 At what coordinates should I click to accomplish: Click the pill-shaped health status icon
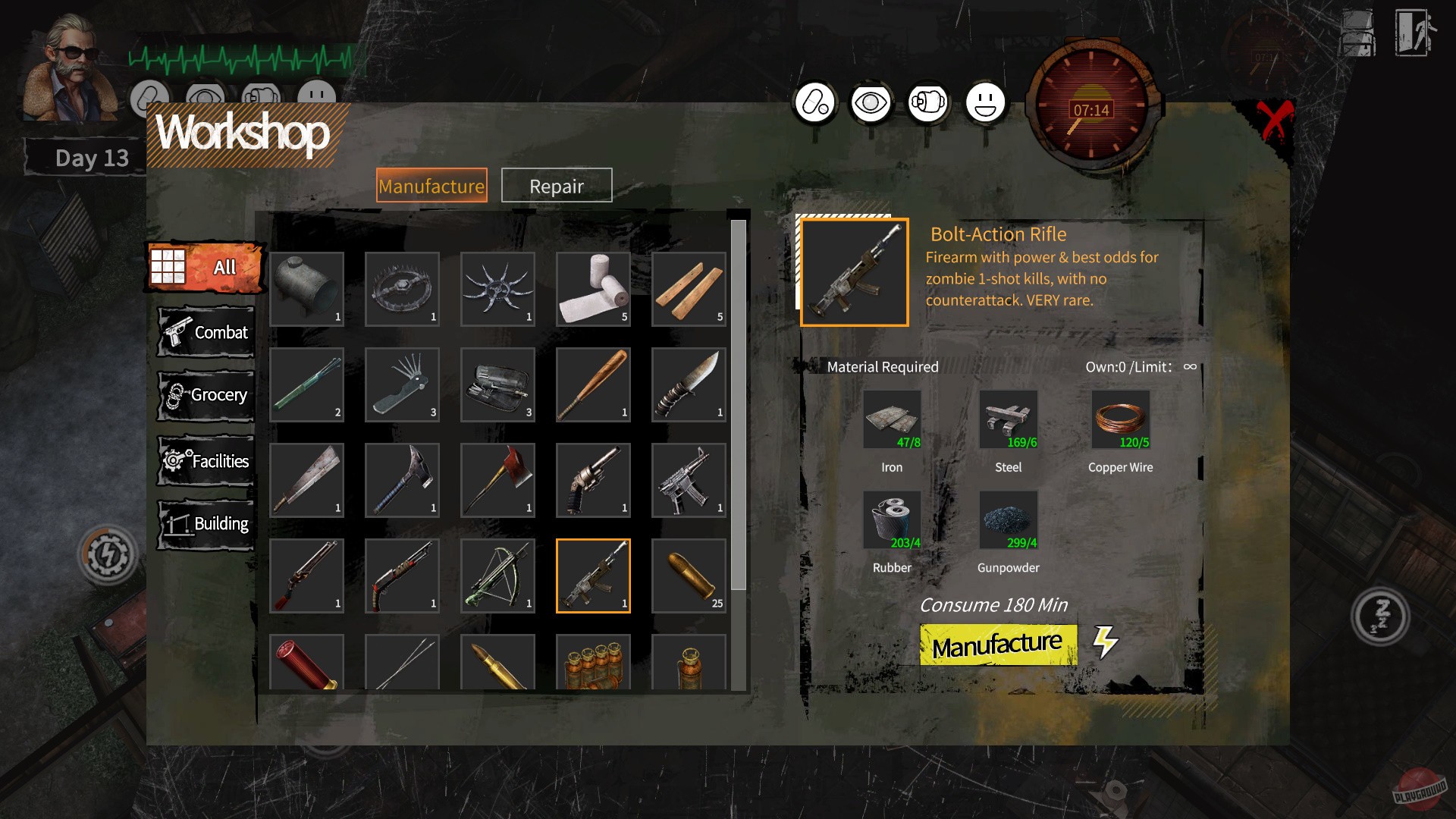pos(814,101)
